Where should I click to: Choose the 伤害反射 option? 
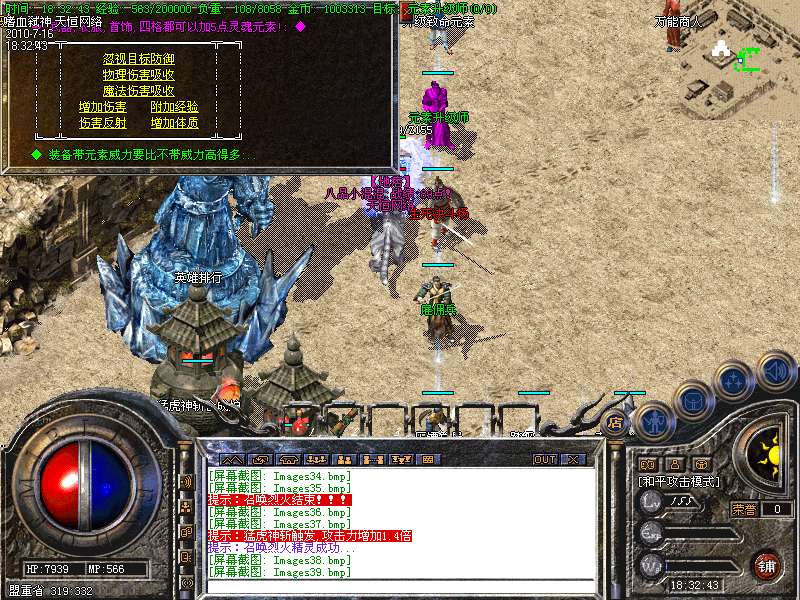103,123
